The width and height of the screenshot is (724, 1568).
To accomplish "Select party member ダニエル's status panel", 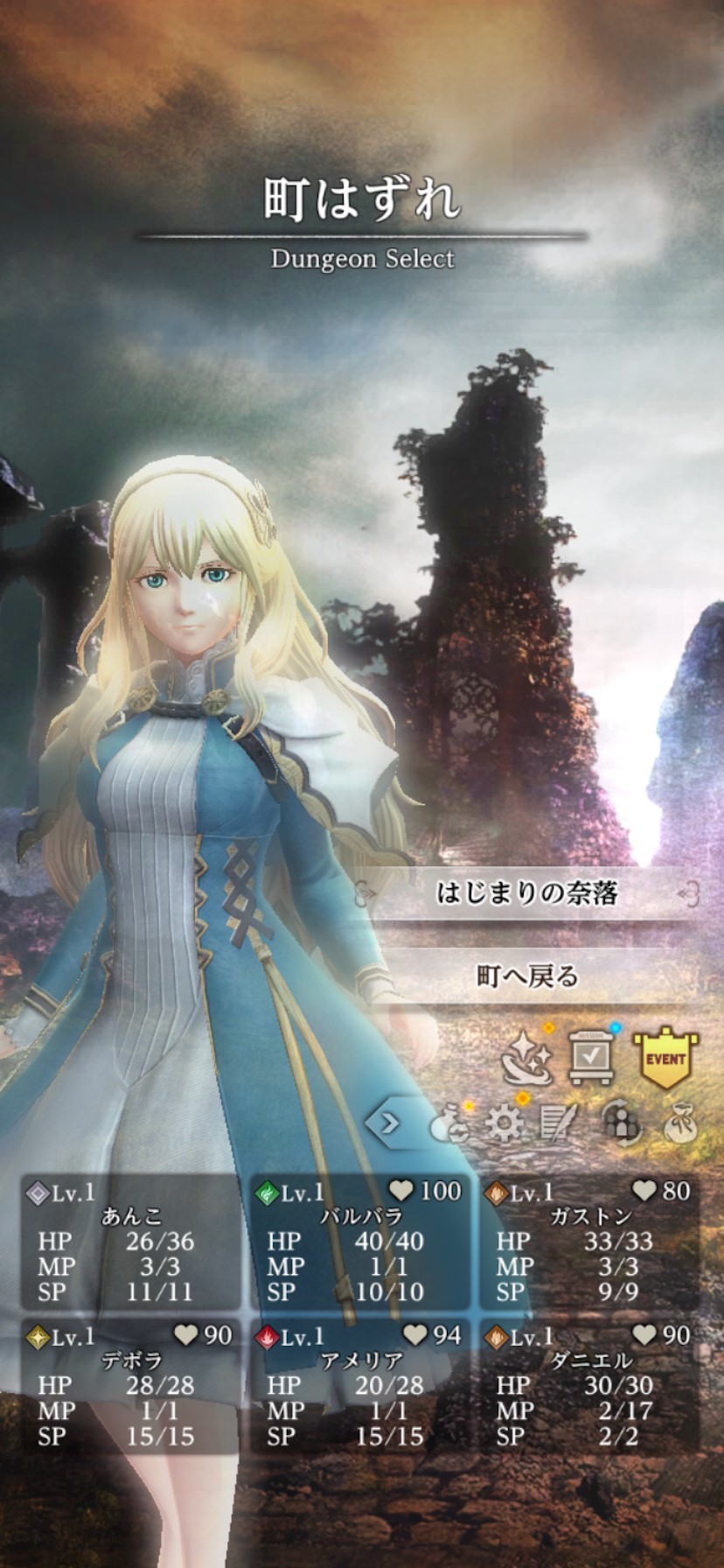I will (590, 1387).
